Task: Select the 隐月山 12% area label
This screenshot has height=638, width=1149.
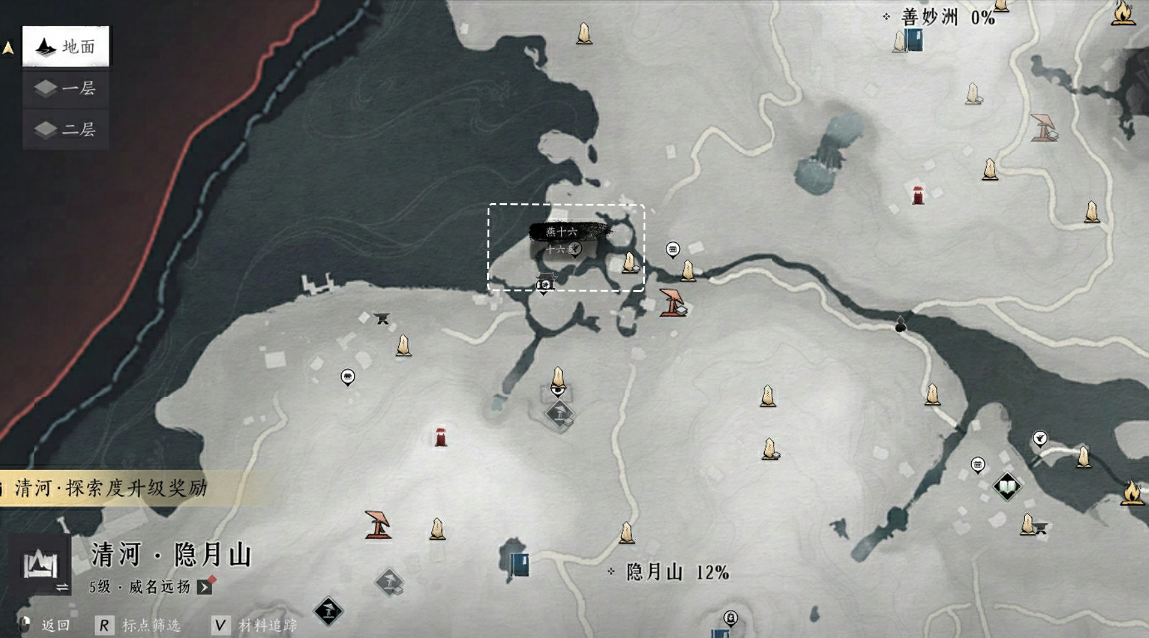Action: pos(668,573)
